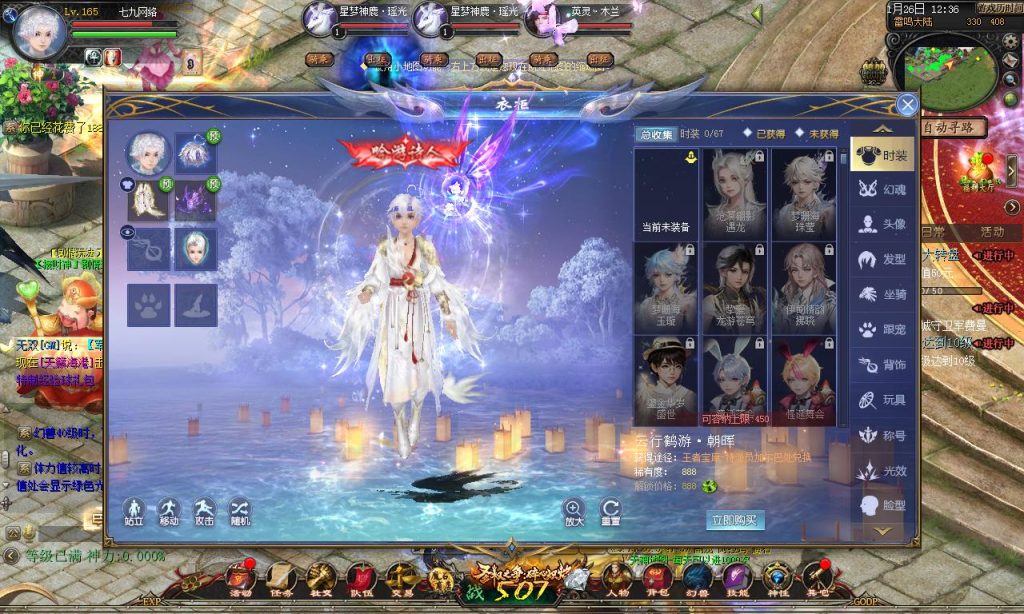Select the 总收集 total collection tab
The width and height of the screenshot is (1024, 614).
point(656,134)
